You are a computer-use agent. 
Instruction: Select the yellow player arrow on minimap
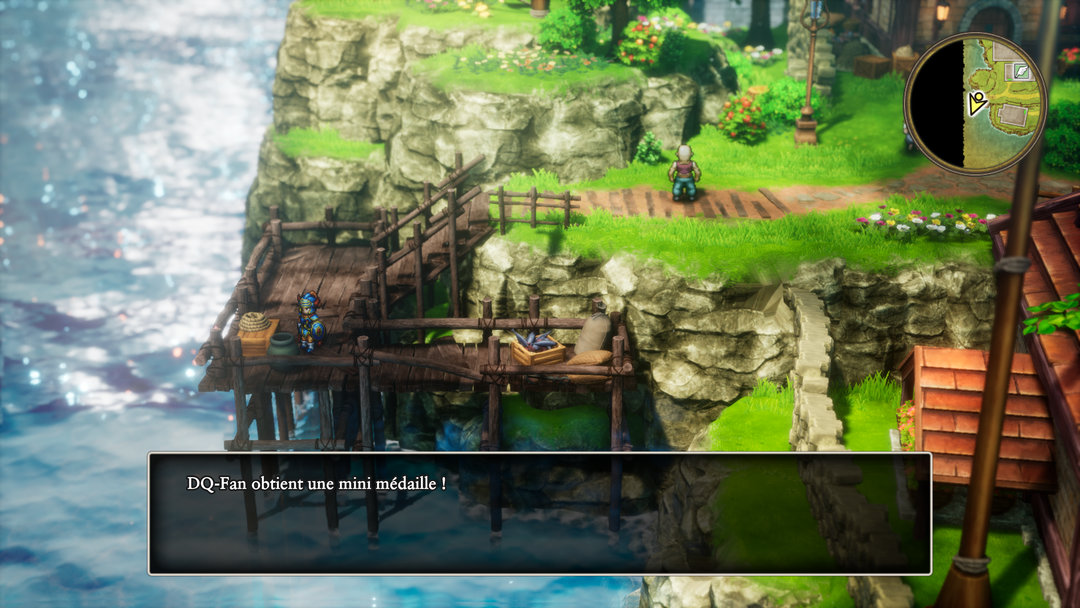(x=977, y=101)
